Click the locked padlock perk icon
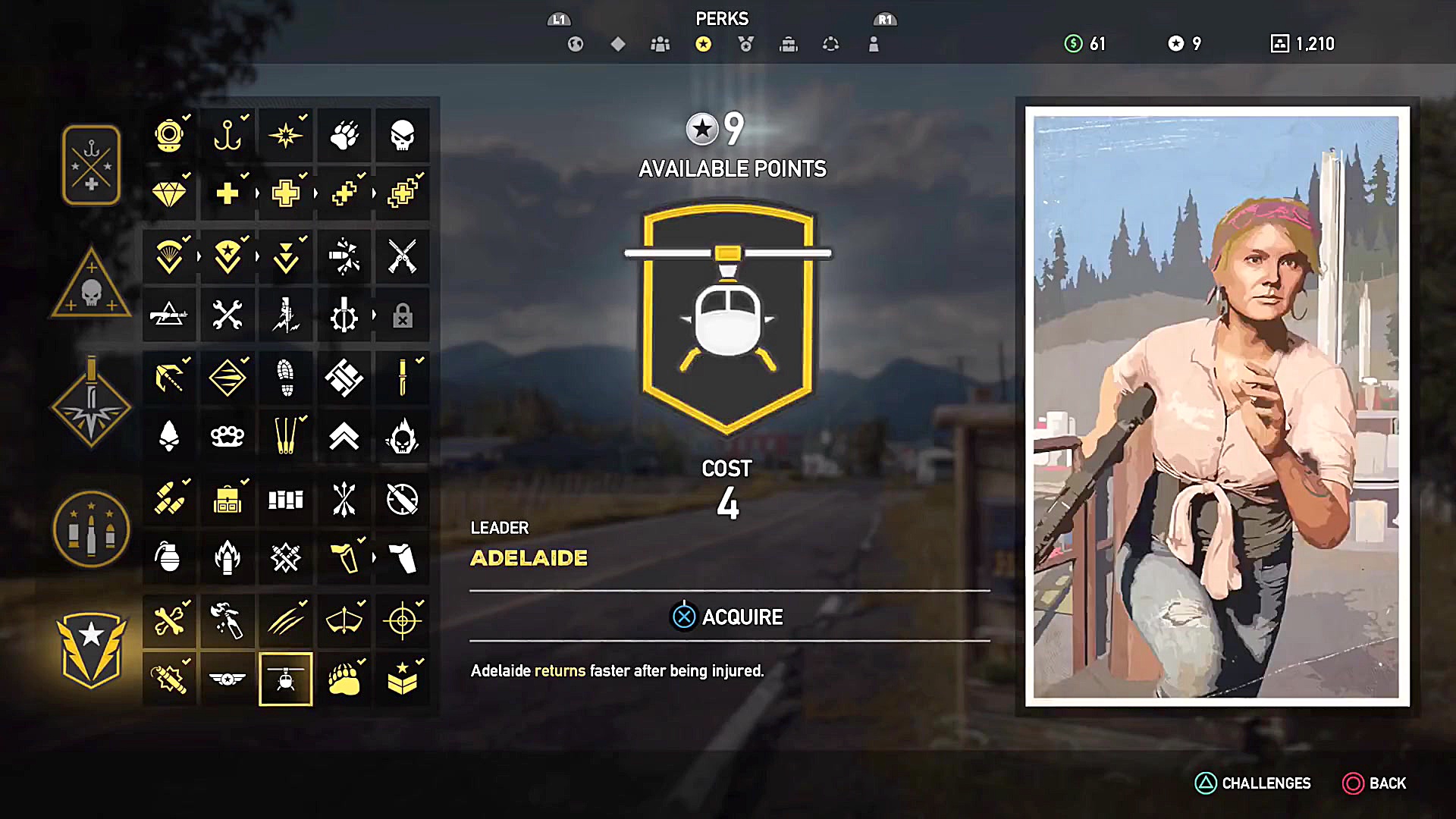Screen dimensions: 1456x819 tap(403, 315)
